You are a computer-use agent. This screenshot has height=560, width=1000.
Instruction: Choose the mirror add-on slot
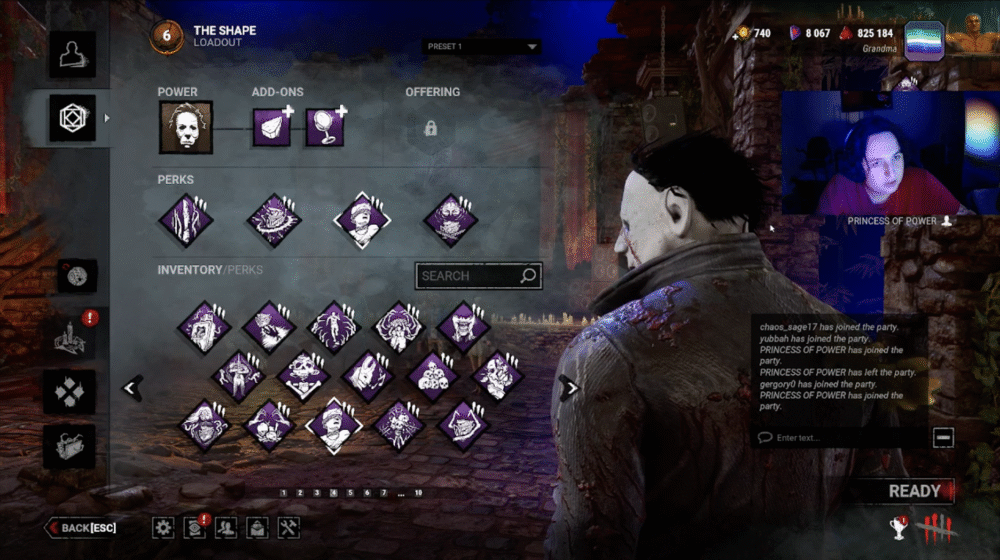[x=325, y=129]
